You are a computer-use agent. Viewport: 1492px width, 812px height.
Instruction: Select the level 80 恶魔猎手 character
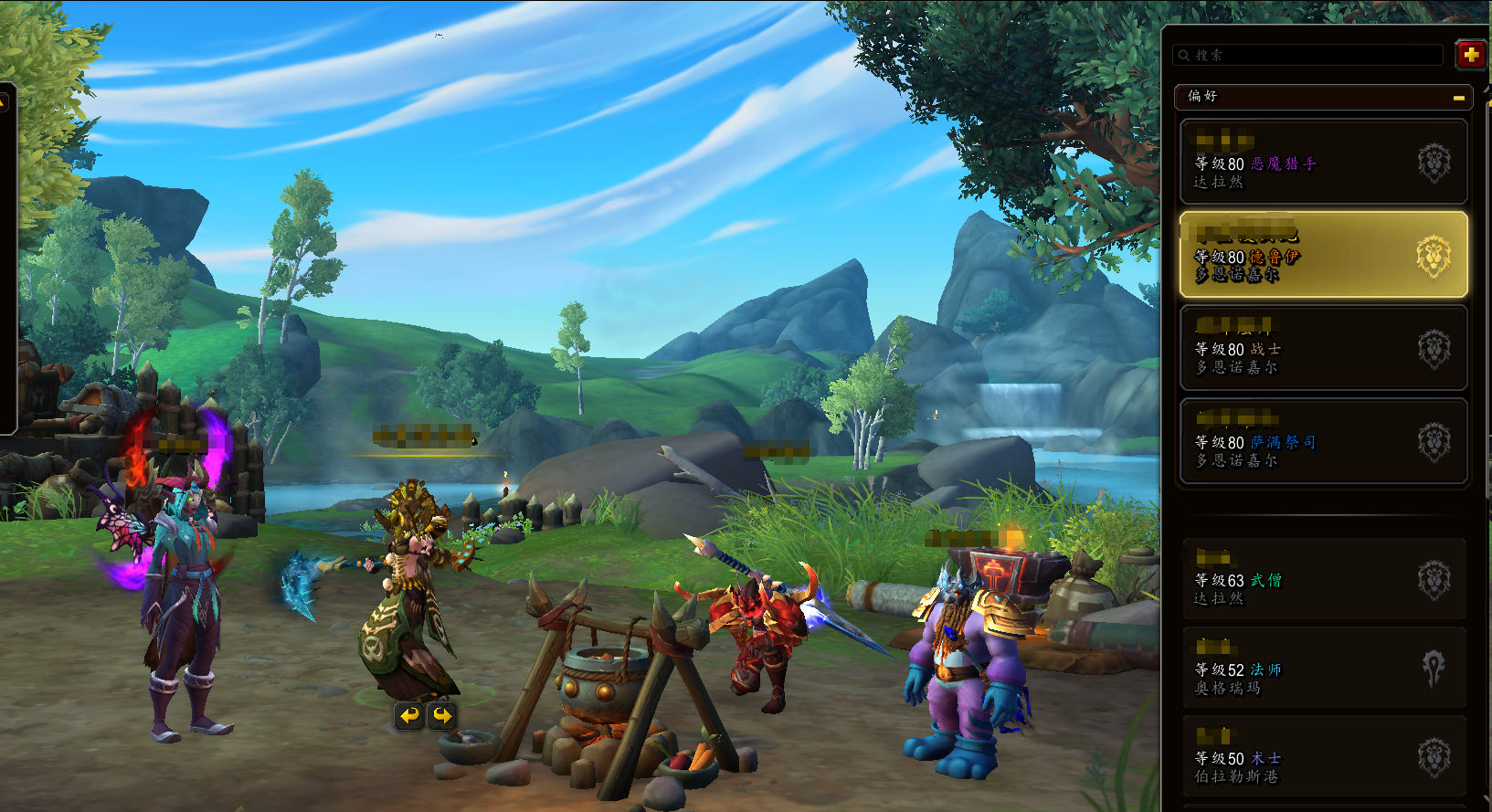pos(1323,163)
